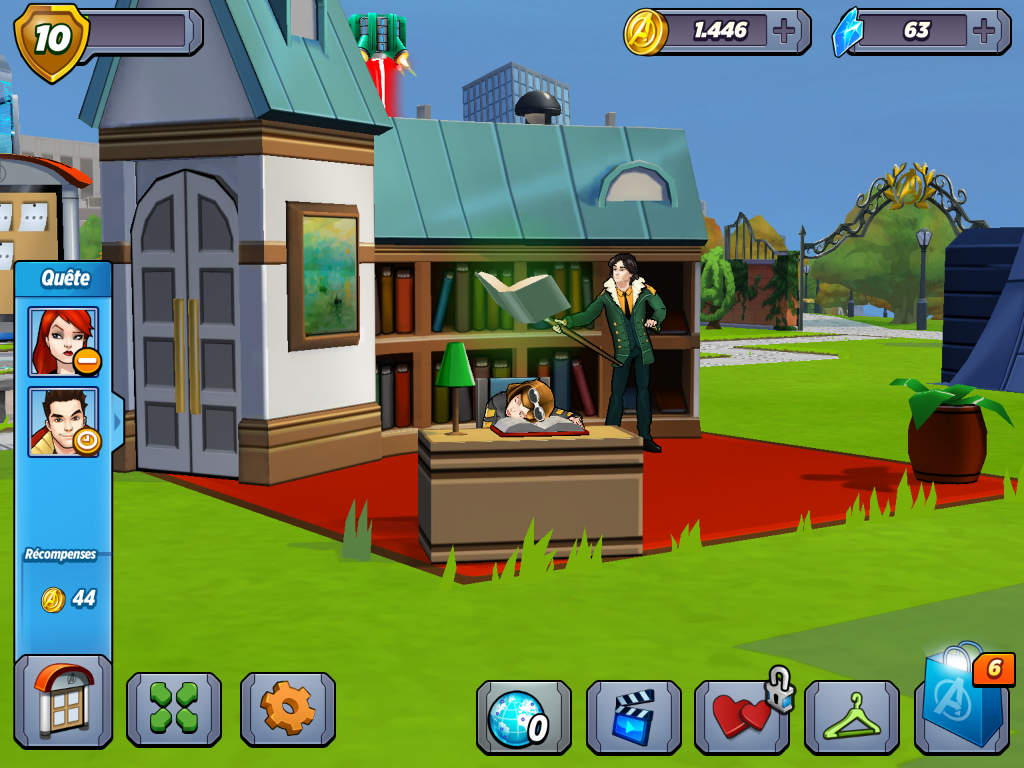Image resolution: width=1024 pixels, height=768 pixels.
Task: Buy more blue shards with plus button
Action: [986, 31]
